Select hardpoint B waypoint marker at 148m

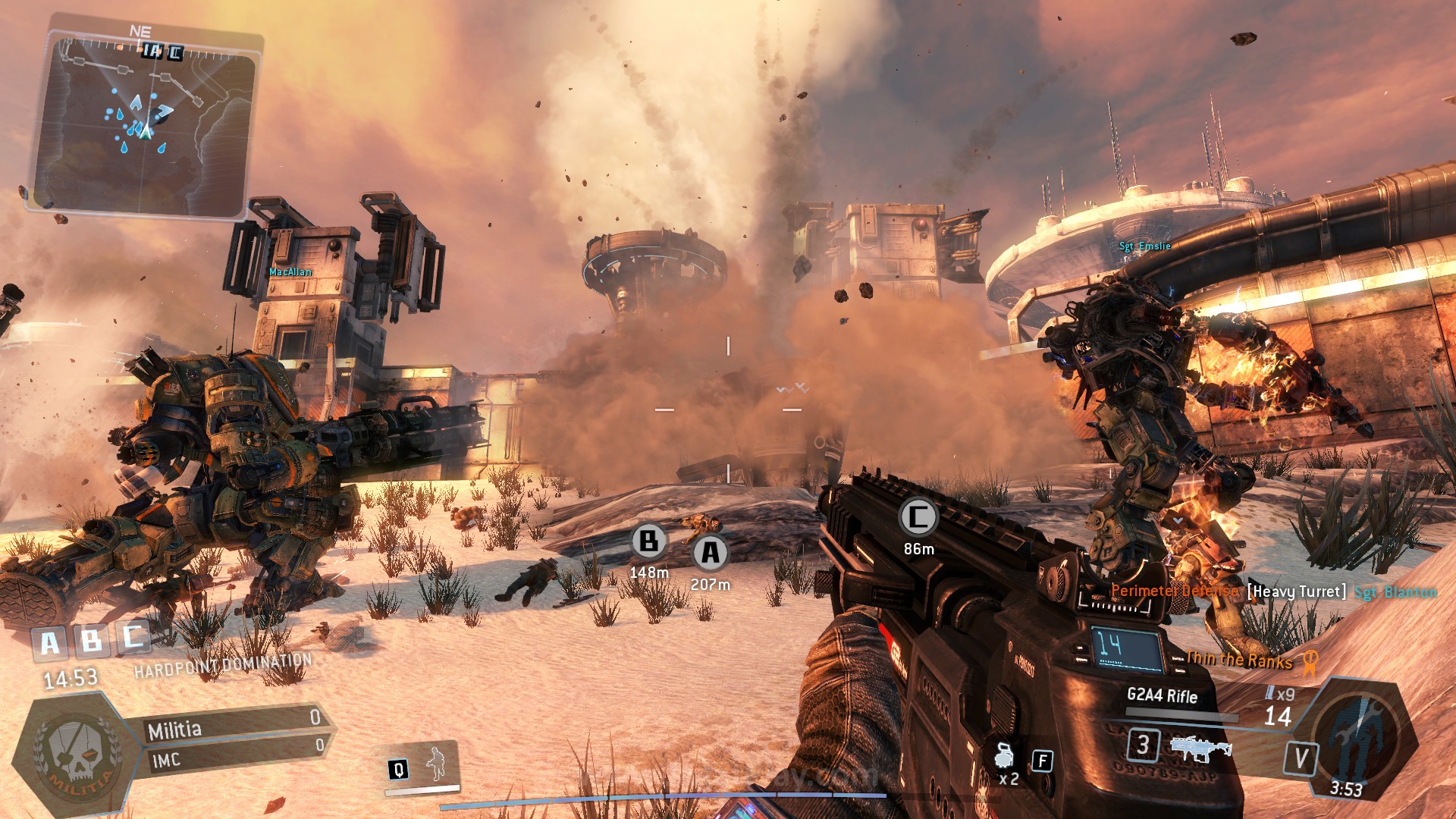click(649, 541)
